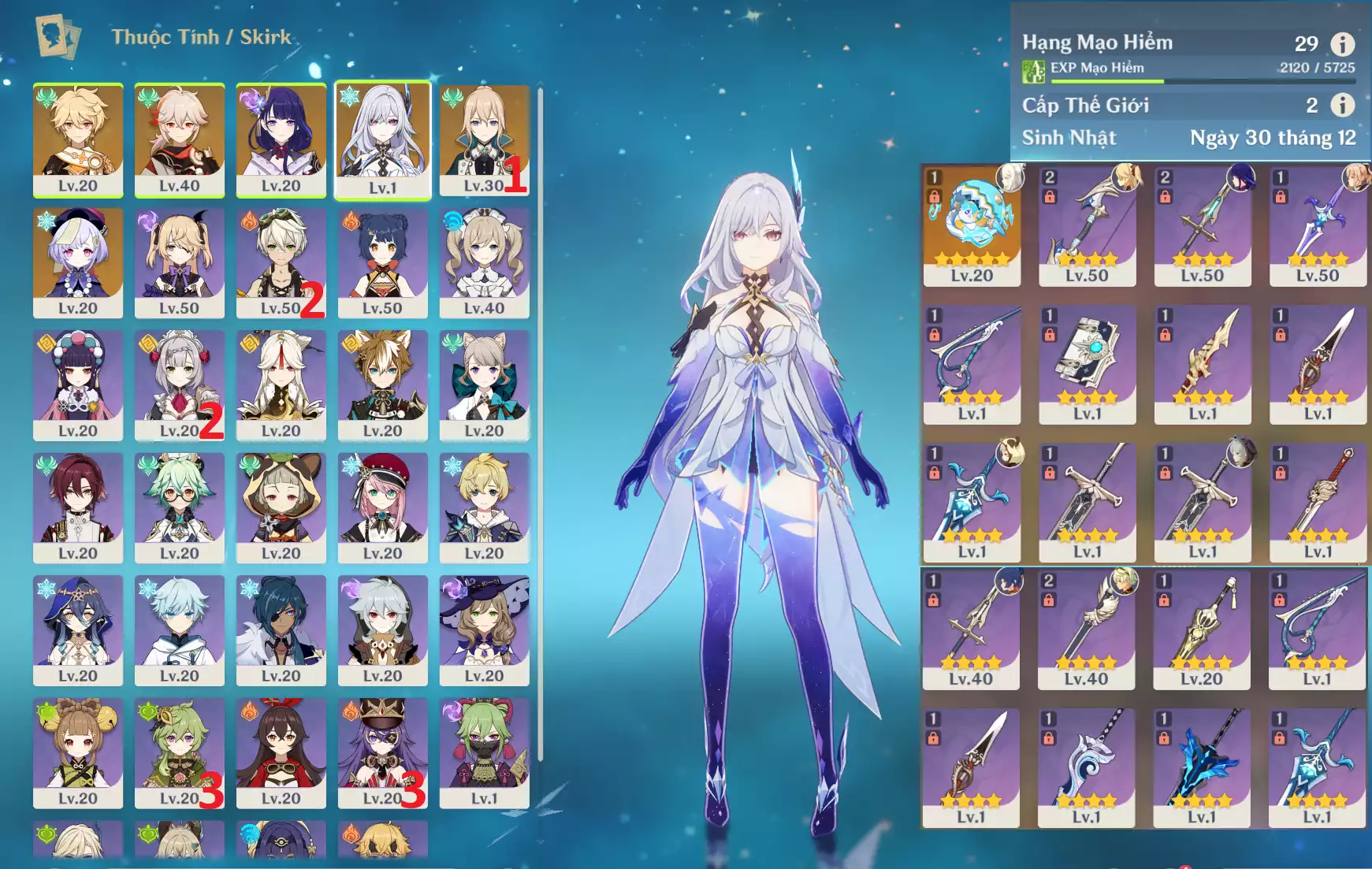Select Kuki Shinobu's masked portrait
This screenshot has height=869, width=1372.
[x=484, y=752]
